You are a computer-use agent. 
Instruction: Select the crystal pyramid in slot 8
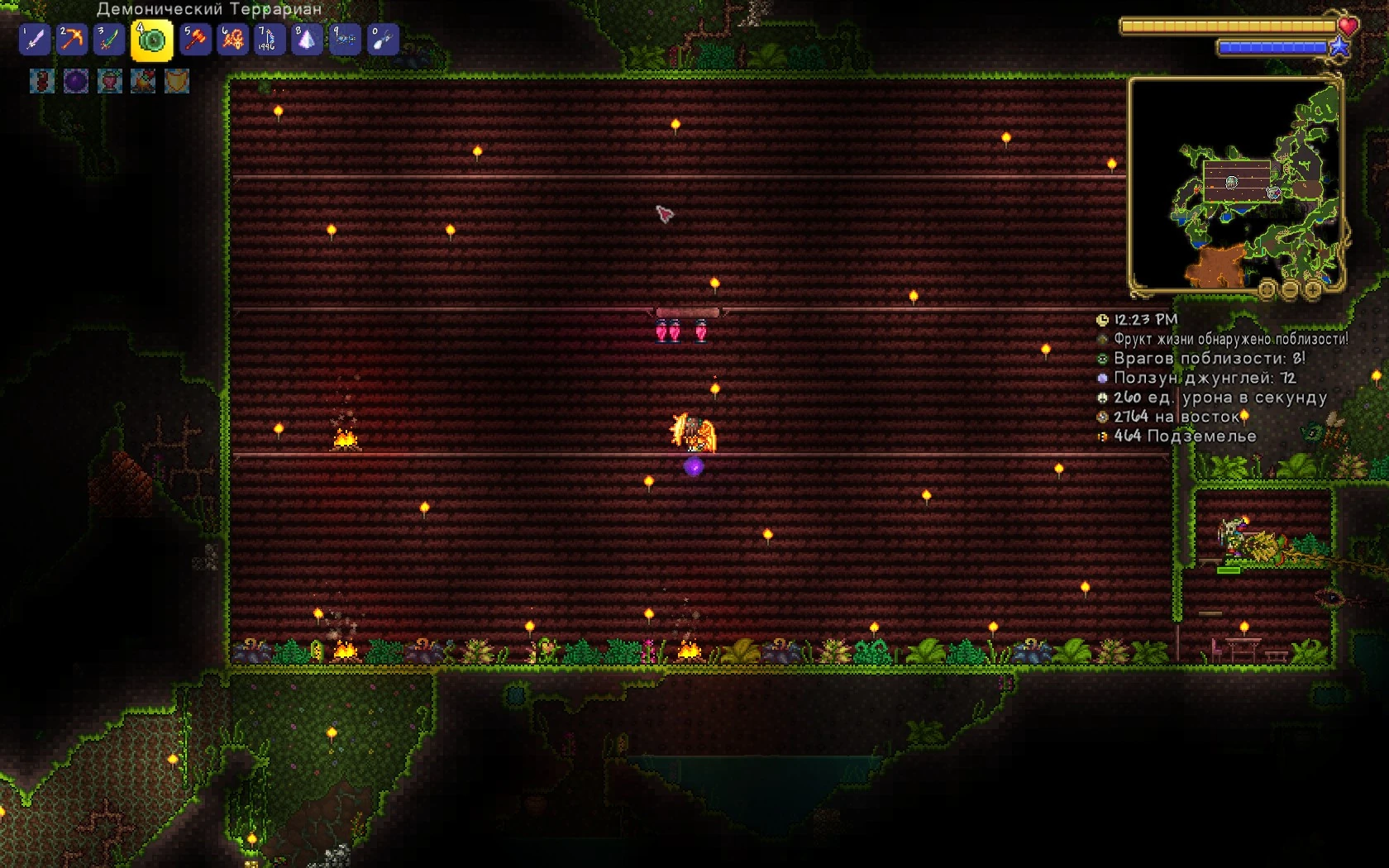tap(307, 40)
